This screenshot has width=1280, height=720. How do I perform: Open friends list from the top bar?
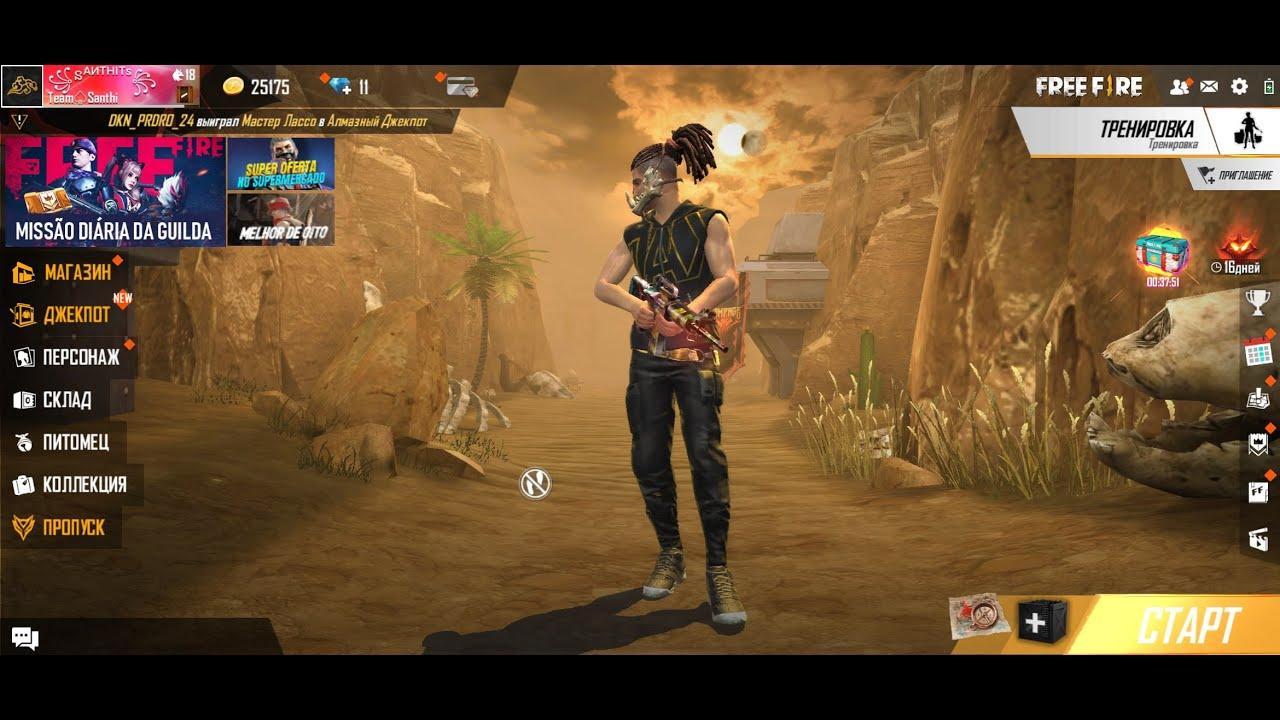(x=1177, y=88)
